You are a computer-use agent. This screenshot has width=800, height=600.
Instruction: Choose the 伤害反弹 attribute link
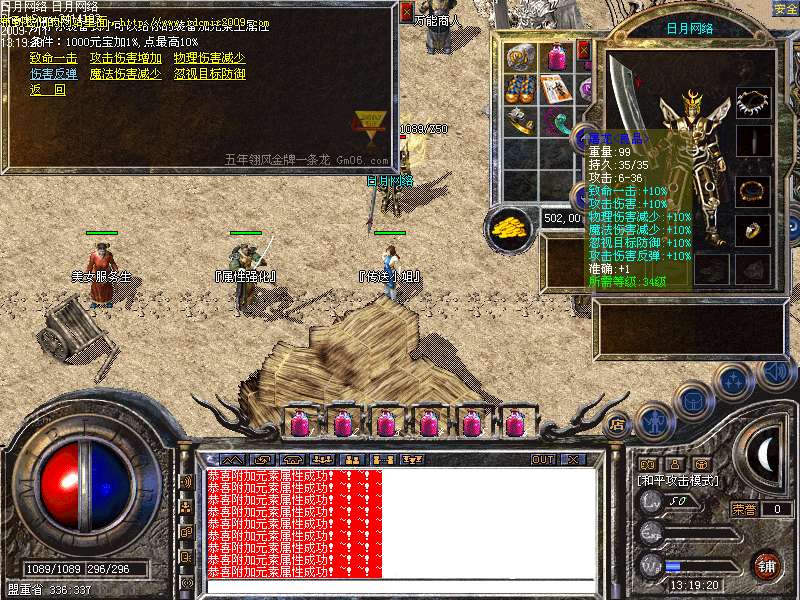coord(53,74)
